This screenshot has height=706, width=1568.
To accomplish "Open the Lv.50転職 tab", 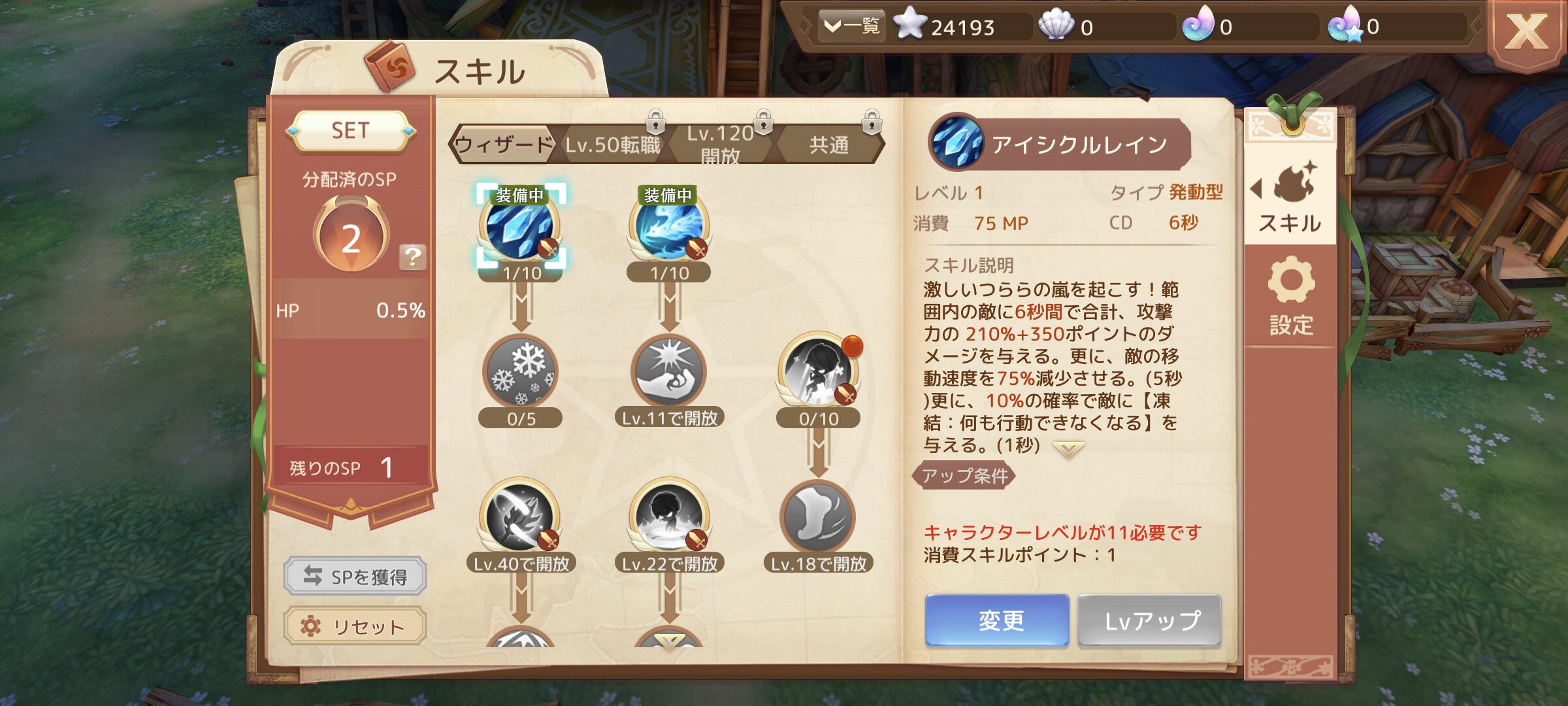I will pyautogui.click(x=612, y=144).
